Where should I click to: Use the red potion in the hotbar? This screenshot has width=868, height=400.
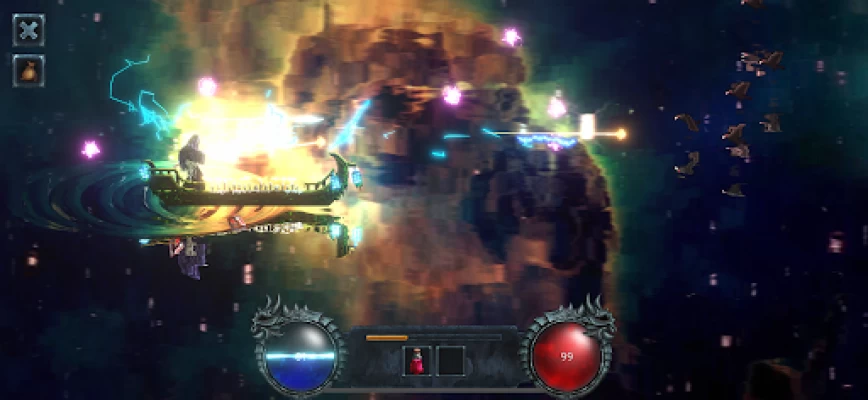(x=417, y=361)
